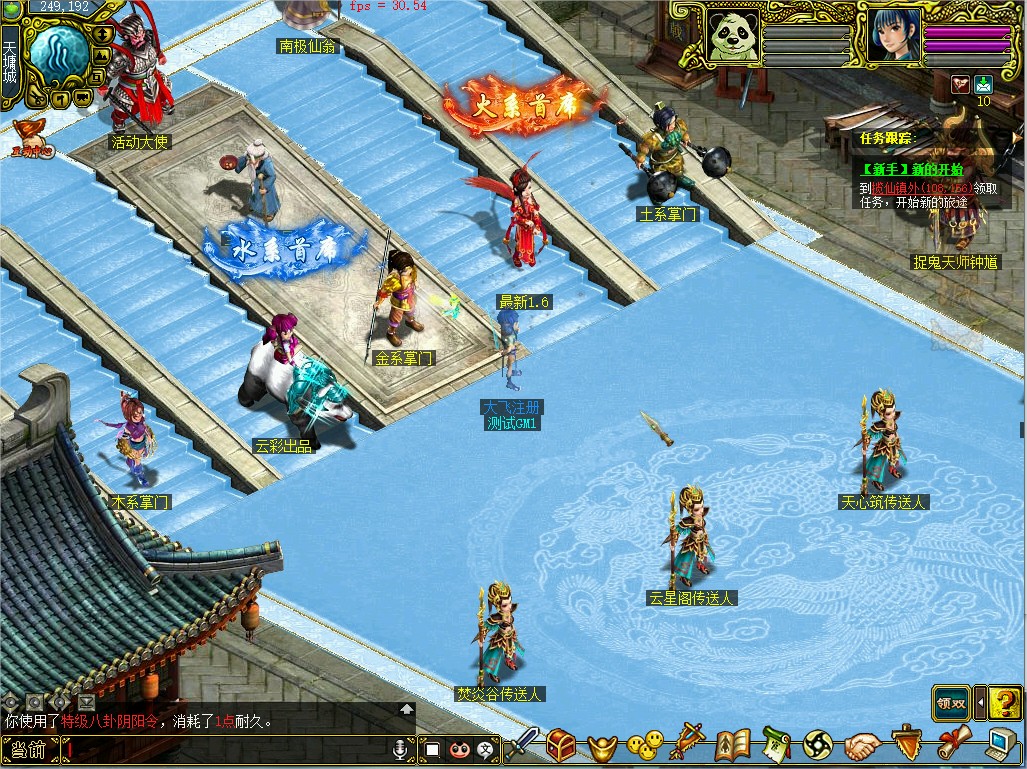This screenshot has height=769, width=1027.
Task: Toggle the microphone voice button
Action: click(x=401, y=748)
